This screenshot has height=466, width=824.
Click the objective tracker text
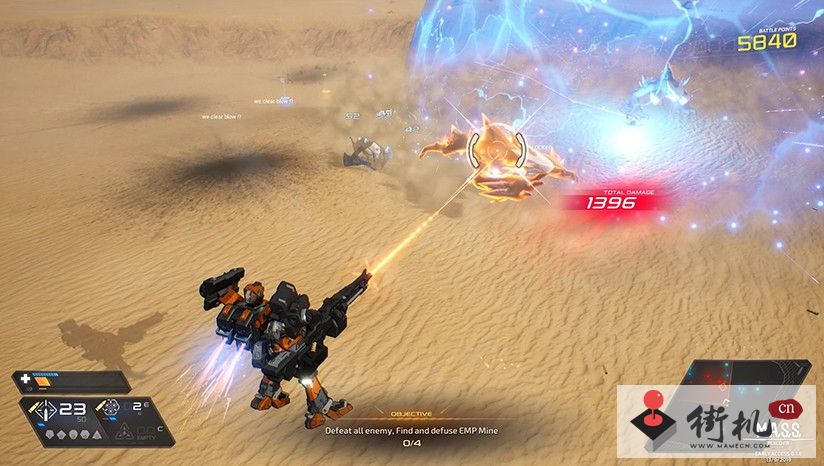click(411, 430)
